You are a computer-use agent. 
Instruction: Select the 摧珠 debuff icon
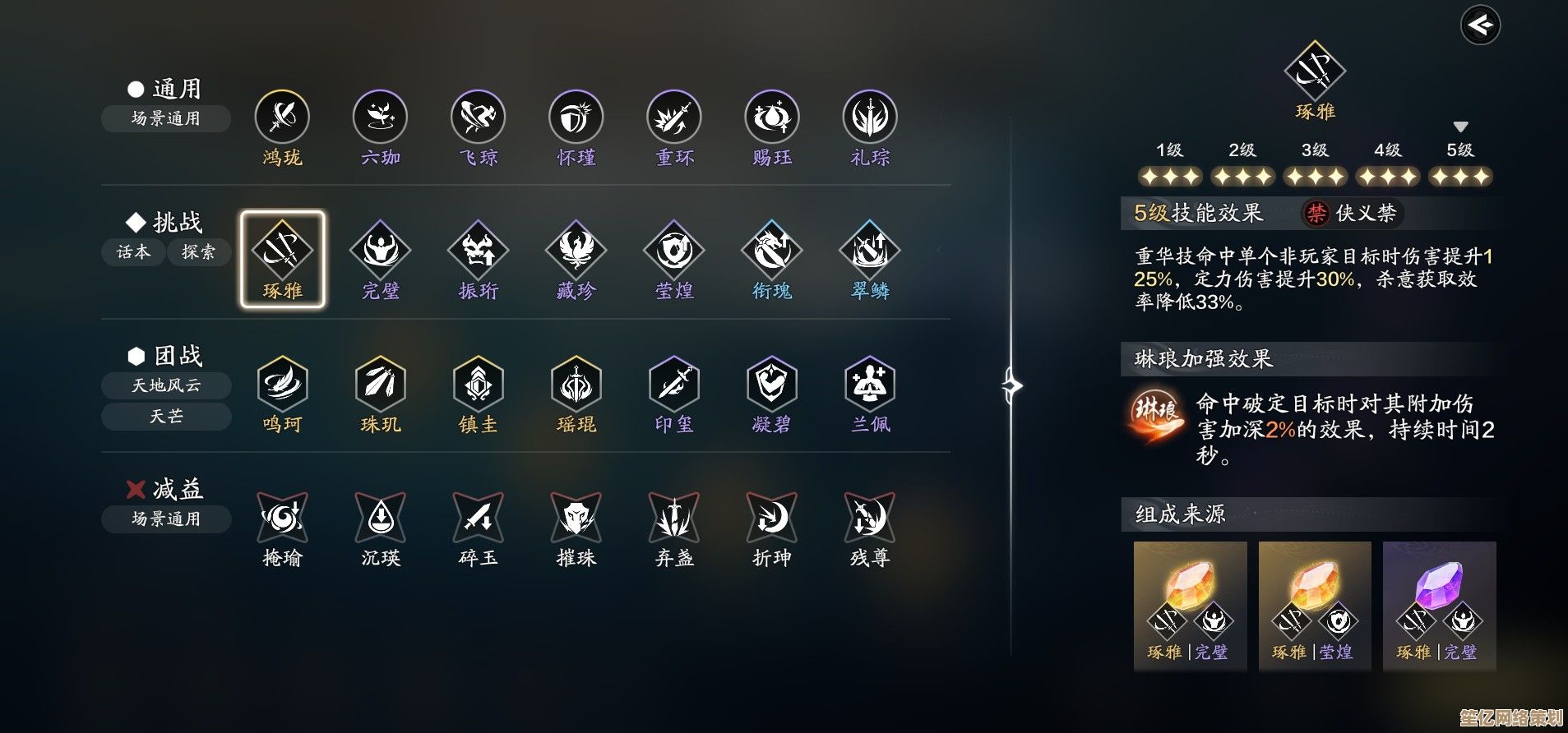(x=576, y=519)
